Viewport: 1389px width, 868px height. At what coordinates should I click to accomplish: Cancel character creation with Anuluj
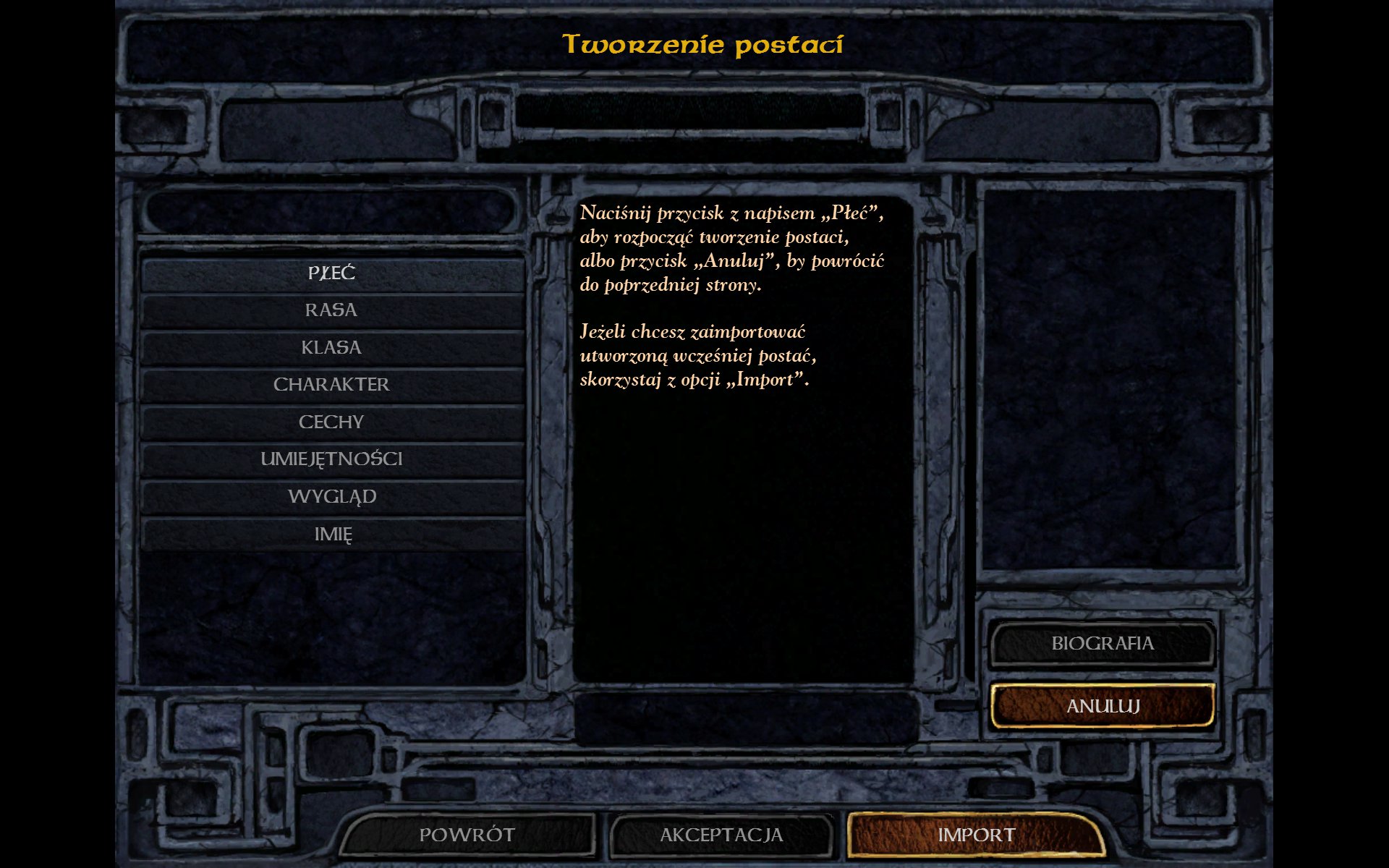pos(1102,706)
